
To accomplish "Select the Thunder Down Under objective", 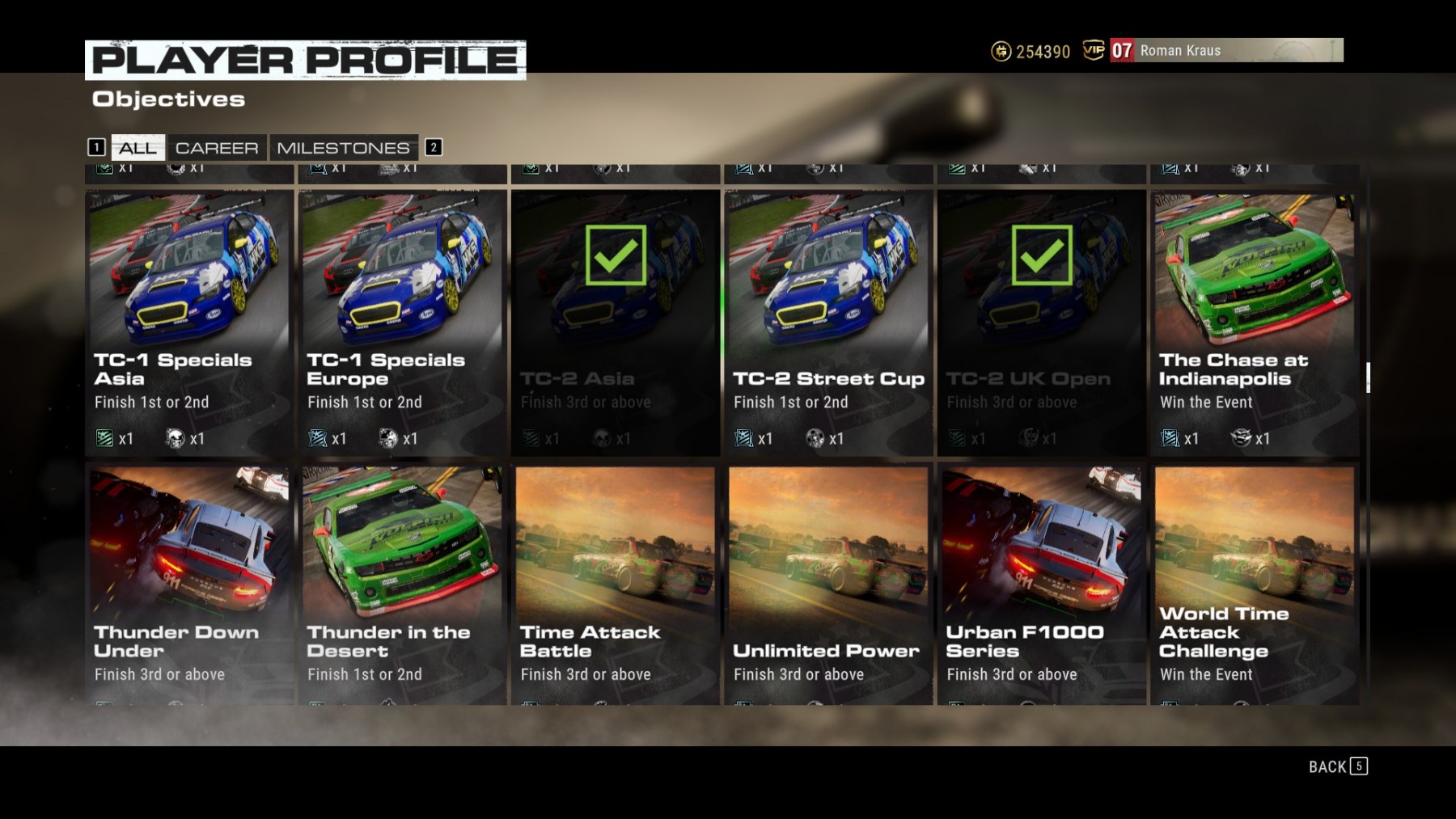I will pyautogui.click(x=189, y=584).
